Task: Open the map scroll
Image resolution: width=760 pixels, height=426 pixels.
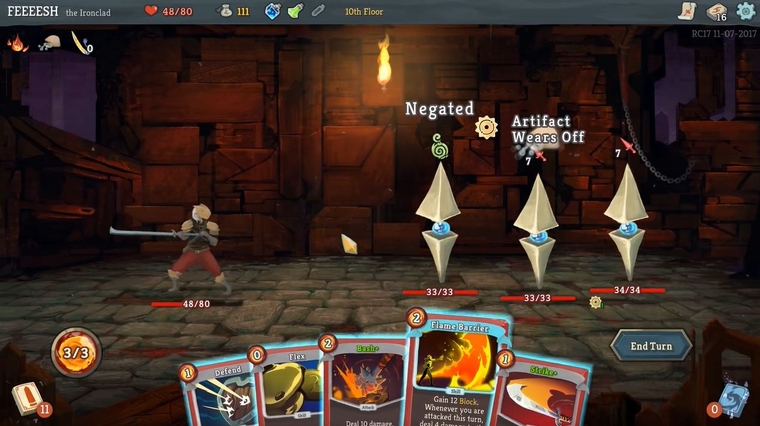Action: click(686, 11)
